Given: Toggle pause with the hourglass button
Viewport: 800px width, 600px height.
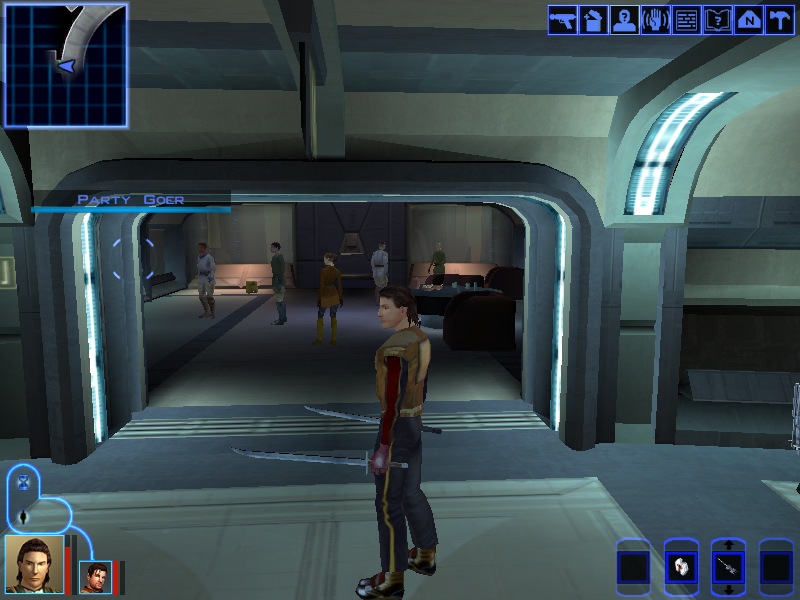Looking at the screenshot, I should tap(24, 482).
